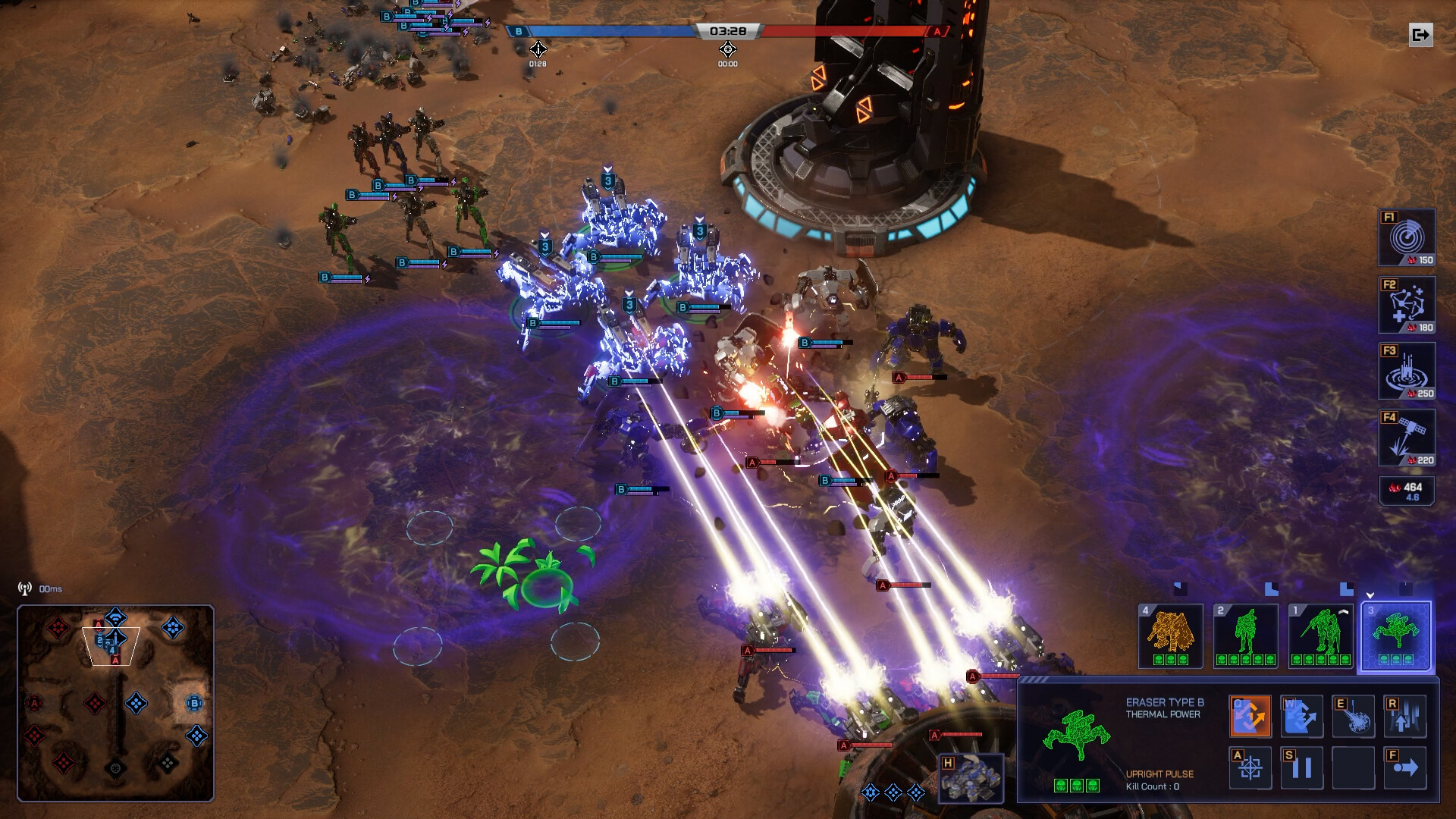1456x819 pixels.
Task: Select the orange unit in control group 4
Action: 1170,635
